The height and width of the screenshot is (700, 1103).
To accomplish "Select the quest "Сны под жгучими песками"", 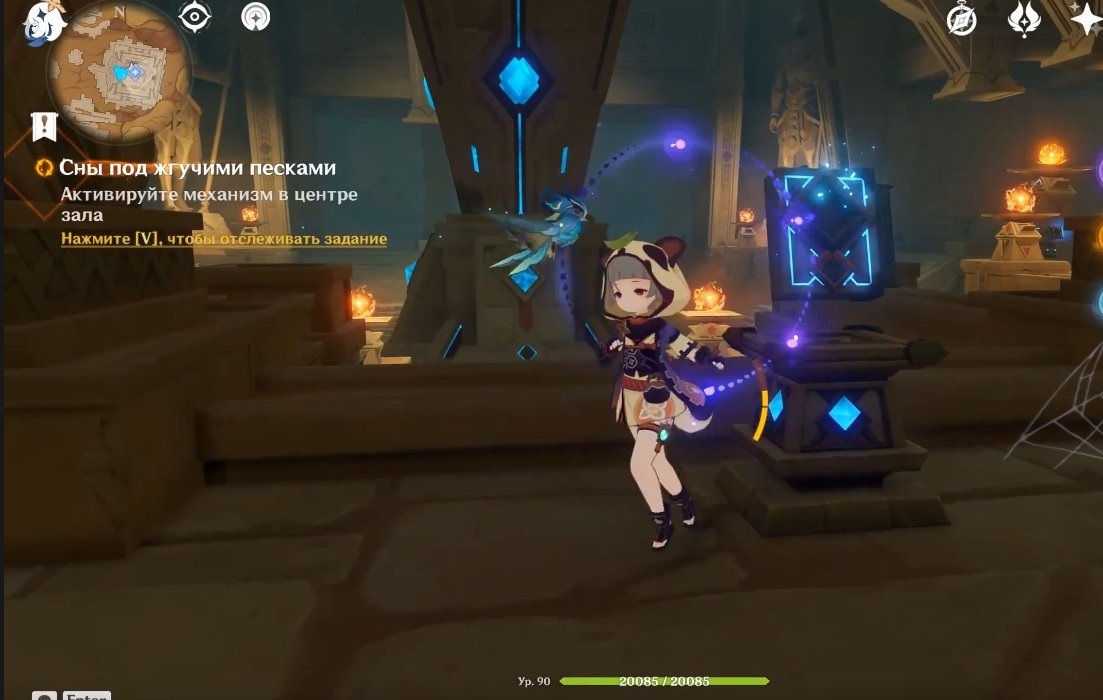I will (197, 168).
